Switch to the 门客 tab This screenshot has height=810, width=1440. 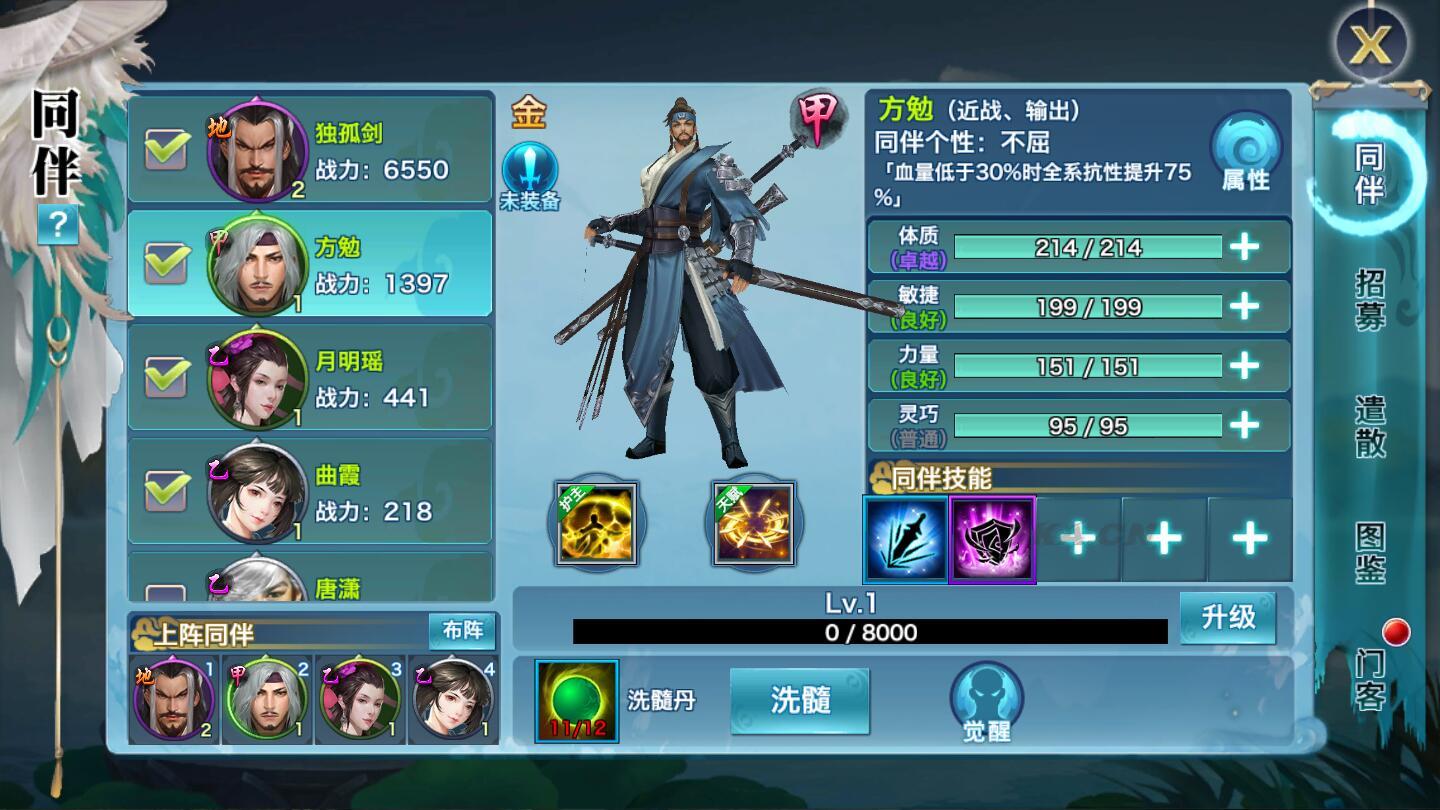1370,679
